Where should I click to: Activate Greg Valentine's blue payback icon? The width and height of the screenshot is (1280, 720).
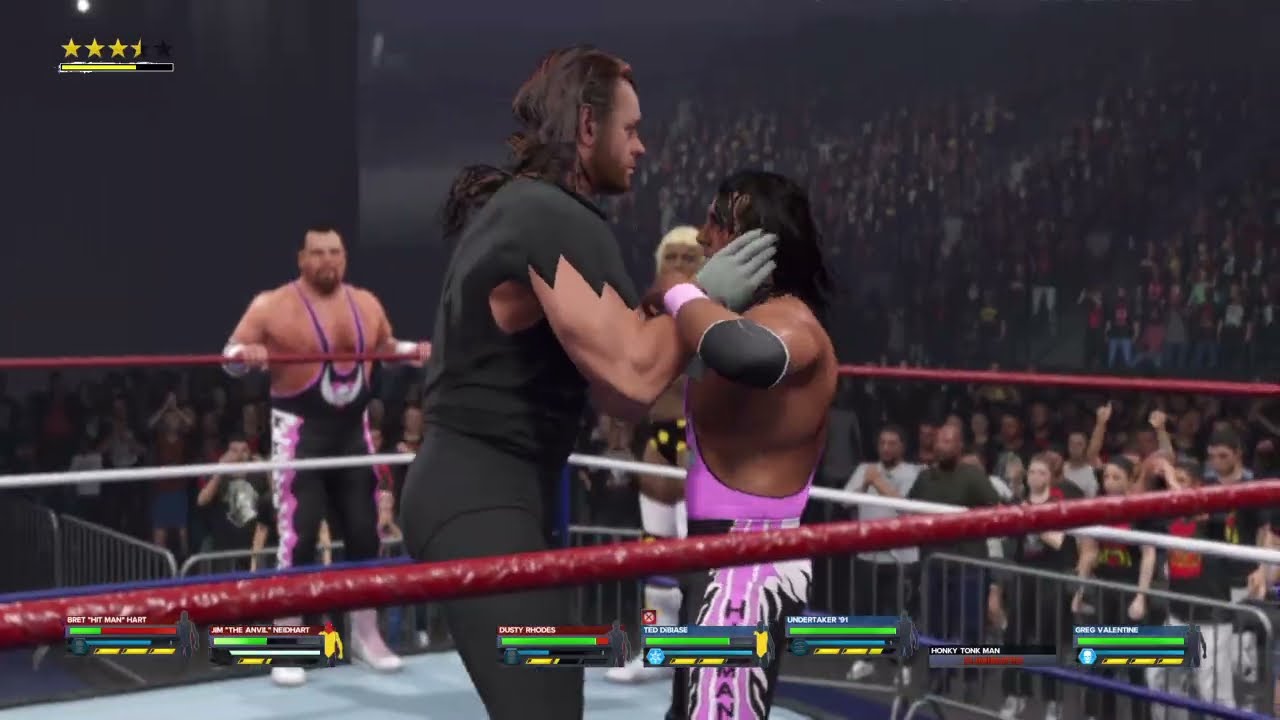(x=1087, y=656)
